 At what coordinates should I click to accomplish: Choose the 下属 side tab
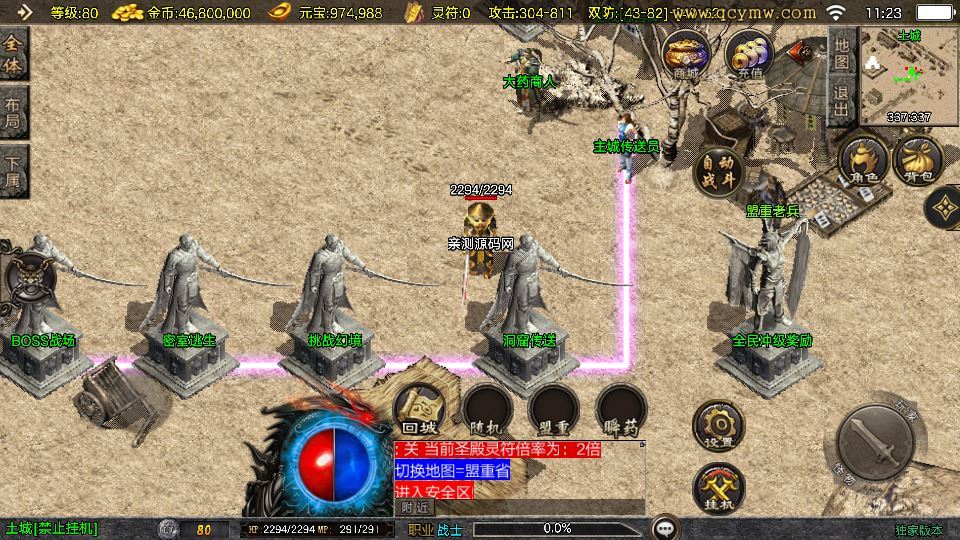(x=14, y=170)
